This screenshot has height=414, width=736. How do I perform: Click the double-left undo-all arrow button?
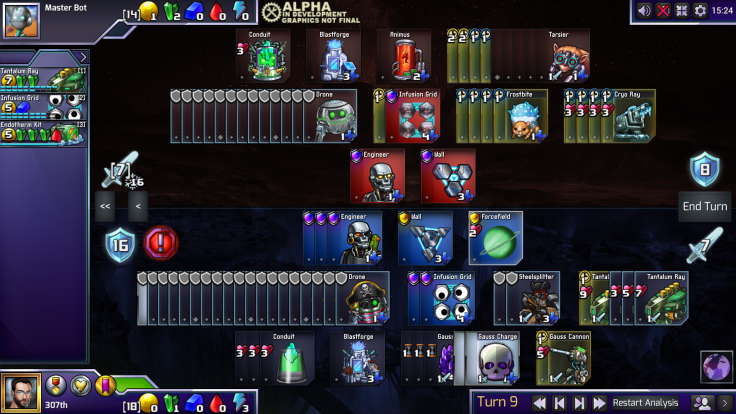(x=105, y=207)
